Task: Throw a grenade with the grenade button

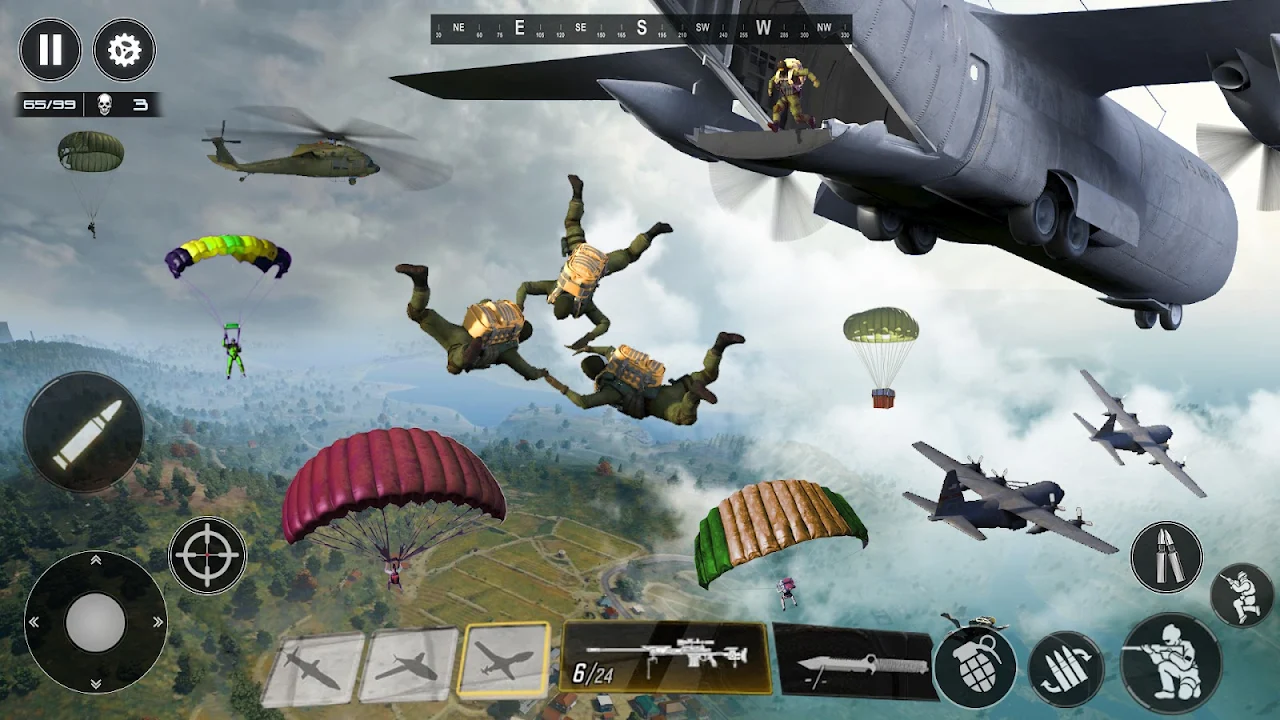Action: click(x=975, y=667)
